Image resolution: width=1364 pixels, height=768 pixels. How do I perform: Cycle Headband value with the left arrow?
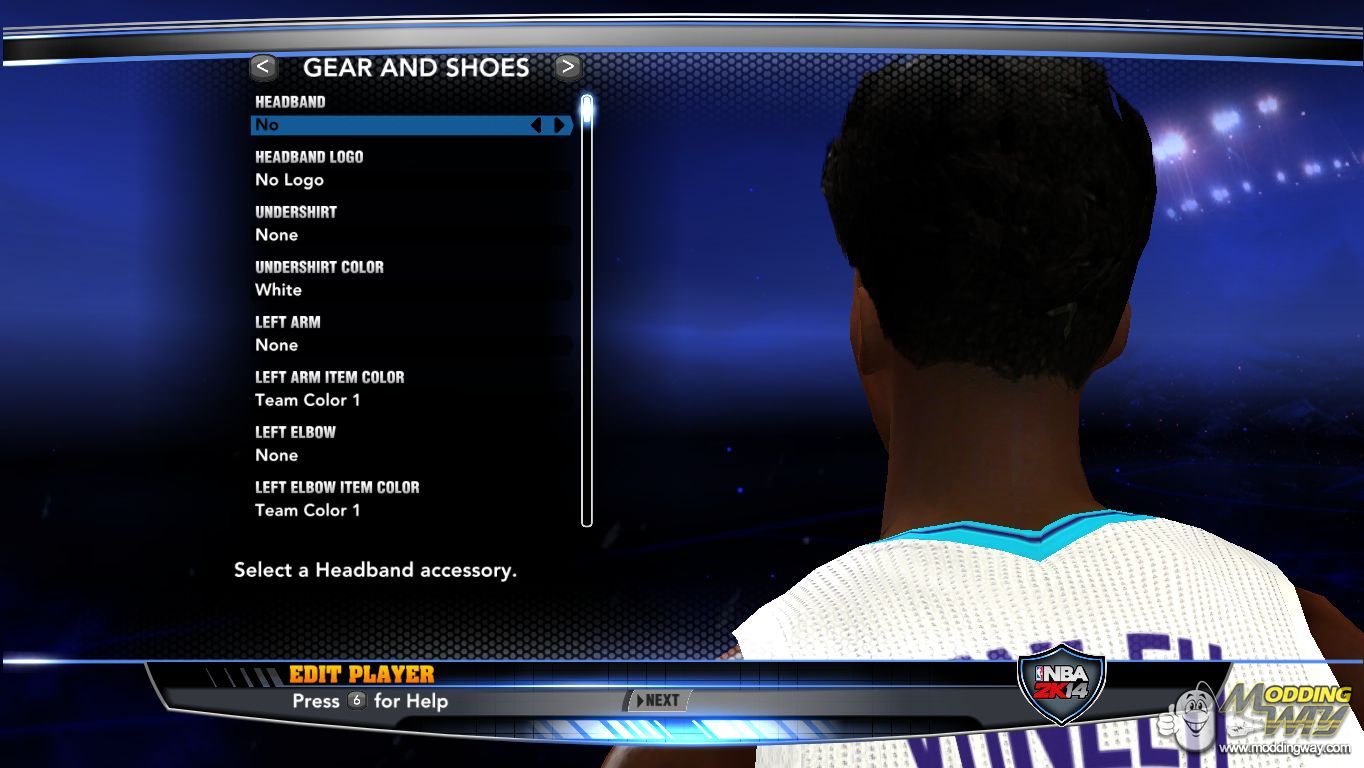pos(536,125)
